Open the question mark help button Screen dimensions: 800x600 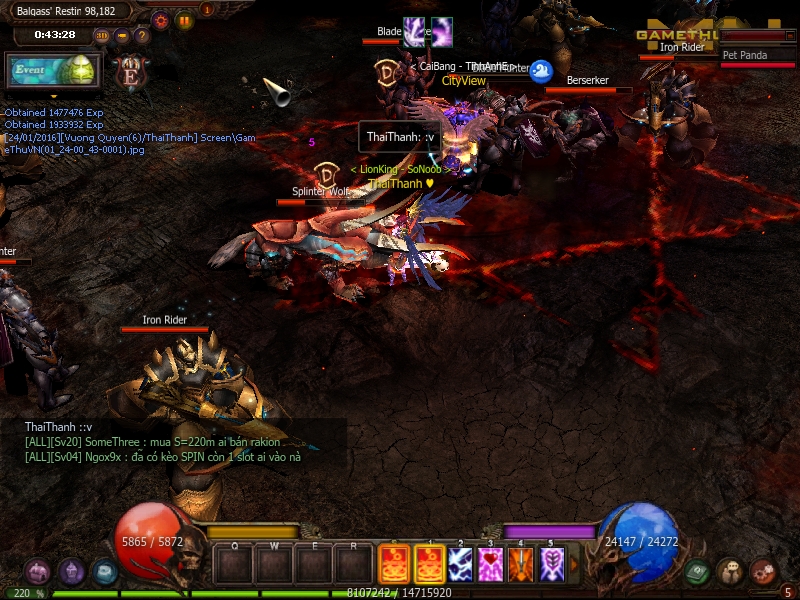coord(141,36)
